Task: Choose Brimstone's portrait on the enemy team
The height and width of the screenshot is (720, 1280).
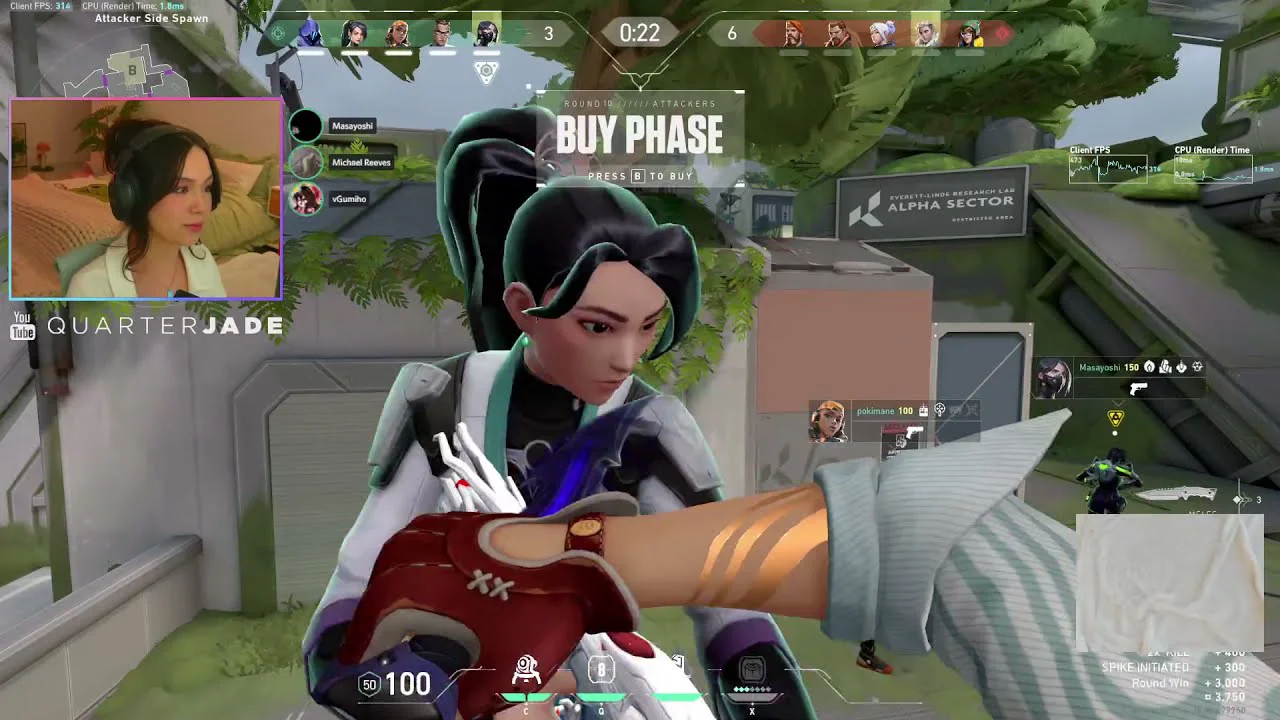Action: pyautogui.click(x=794, y=34)
